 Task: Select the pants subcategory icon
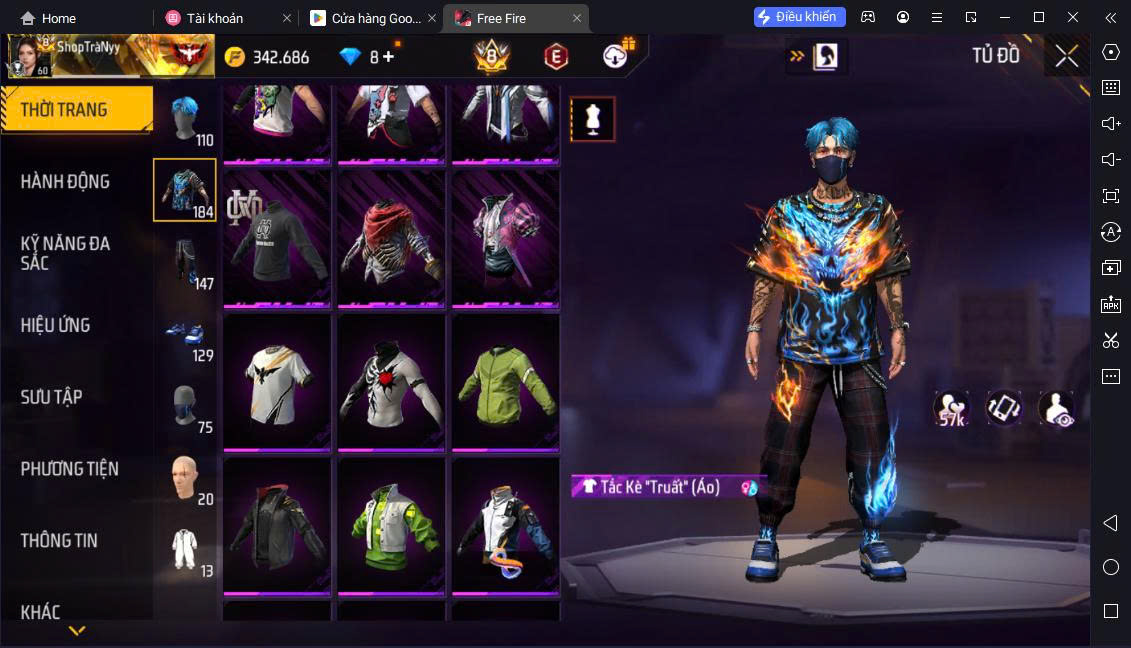coord(185,263)
